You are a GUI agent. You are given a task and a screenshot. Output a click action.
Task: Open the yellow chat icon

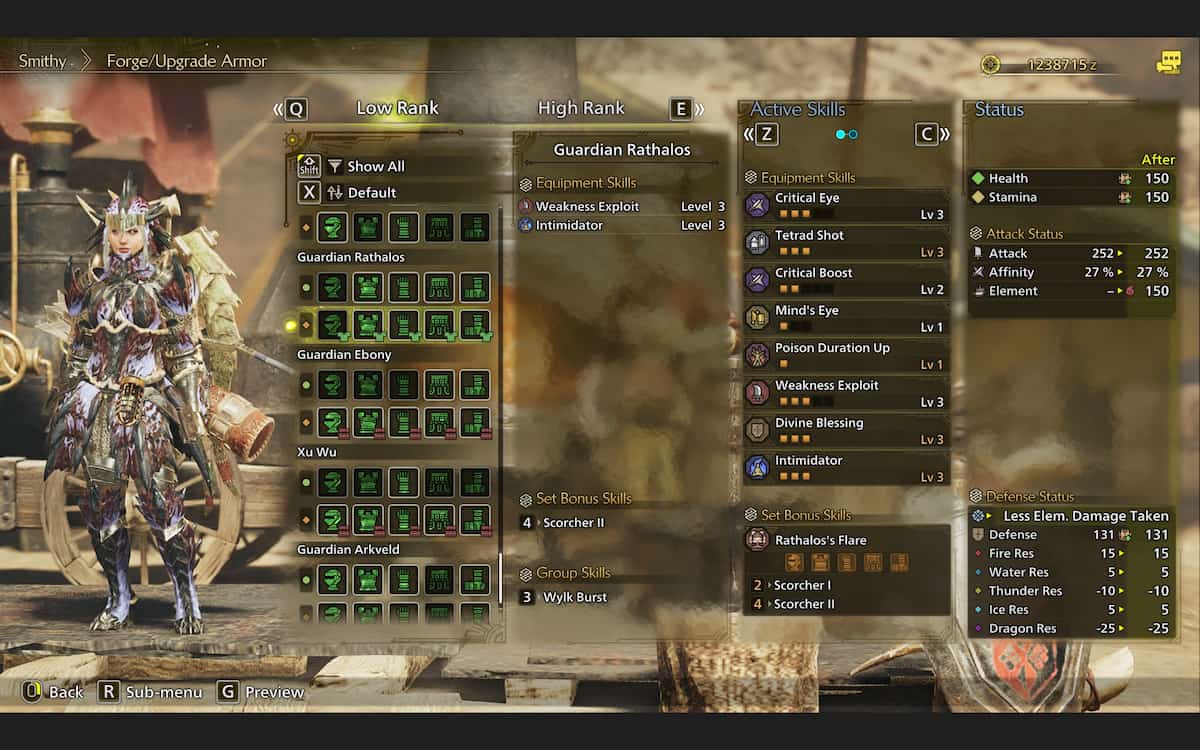pos(1168,63)
